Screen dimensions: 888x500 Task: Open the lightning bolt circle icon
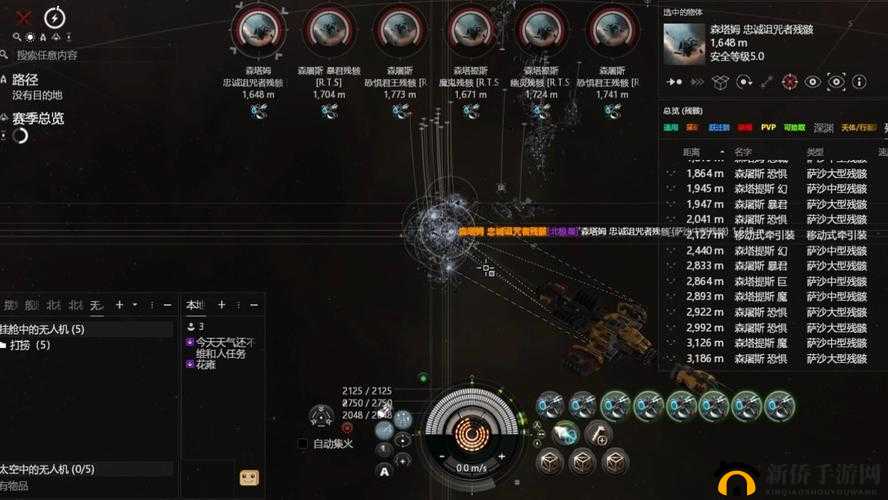[x=55, y=17]
